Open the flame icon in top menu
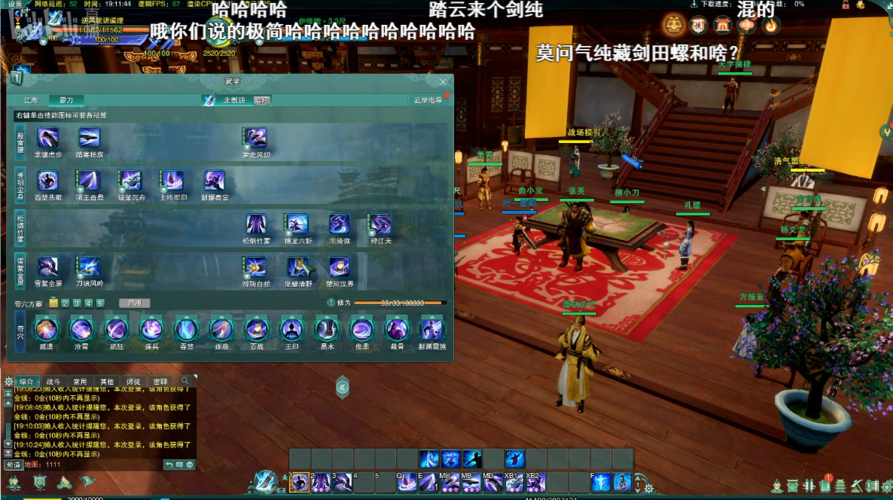 click(x=770, y=25)
